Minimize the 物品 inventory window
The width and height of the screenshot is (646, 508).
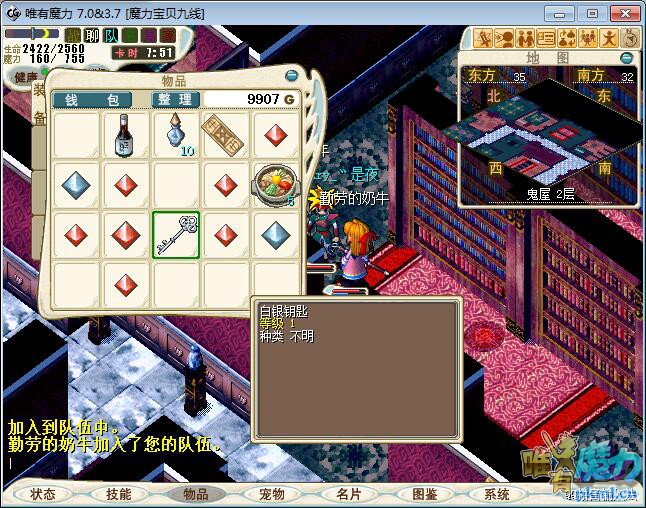tap(291, 76)
